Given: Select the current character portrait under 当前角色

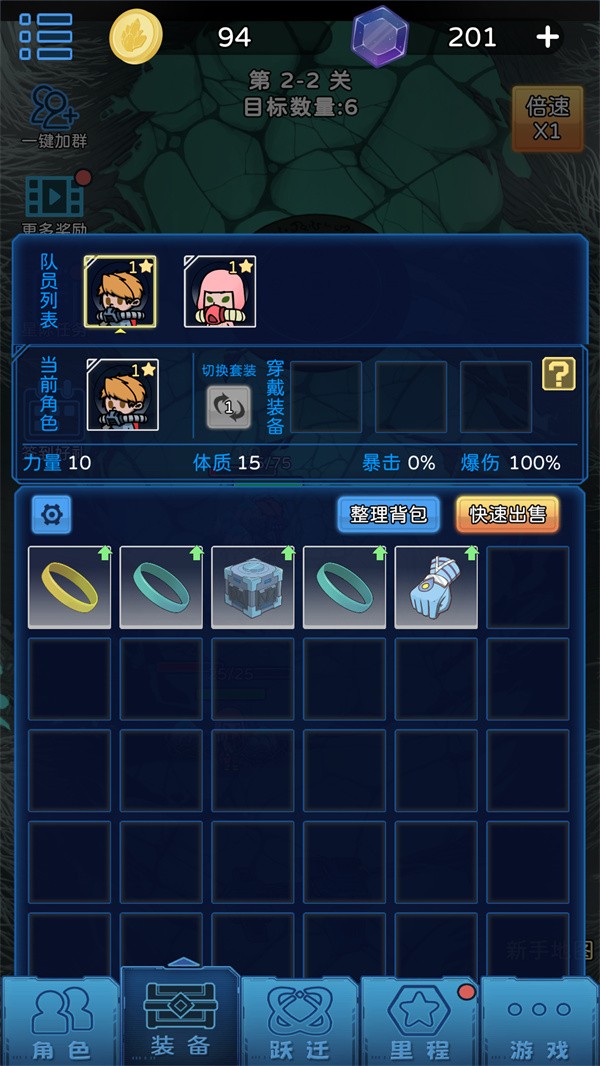Looking at the screenshot, I should [x=123, y=395].
